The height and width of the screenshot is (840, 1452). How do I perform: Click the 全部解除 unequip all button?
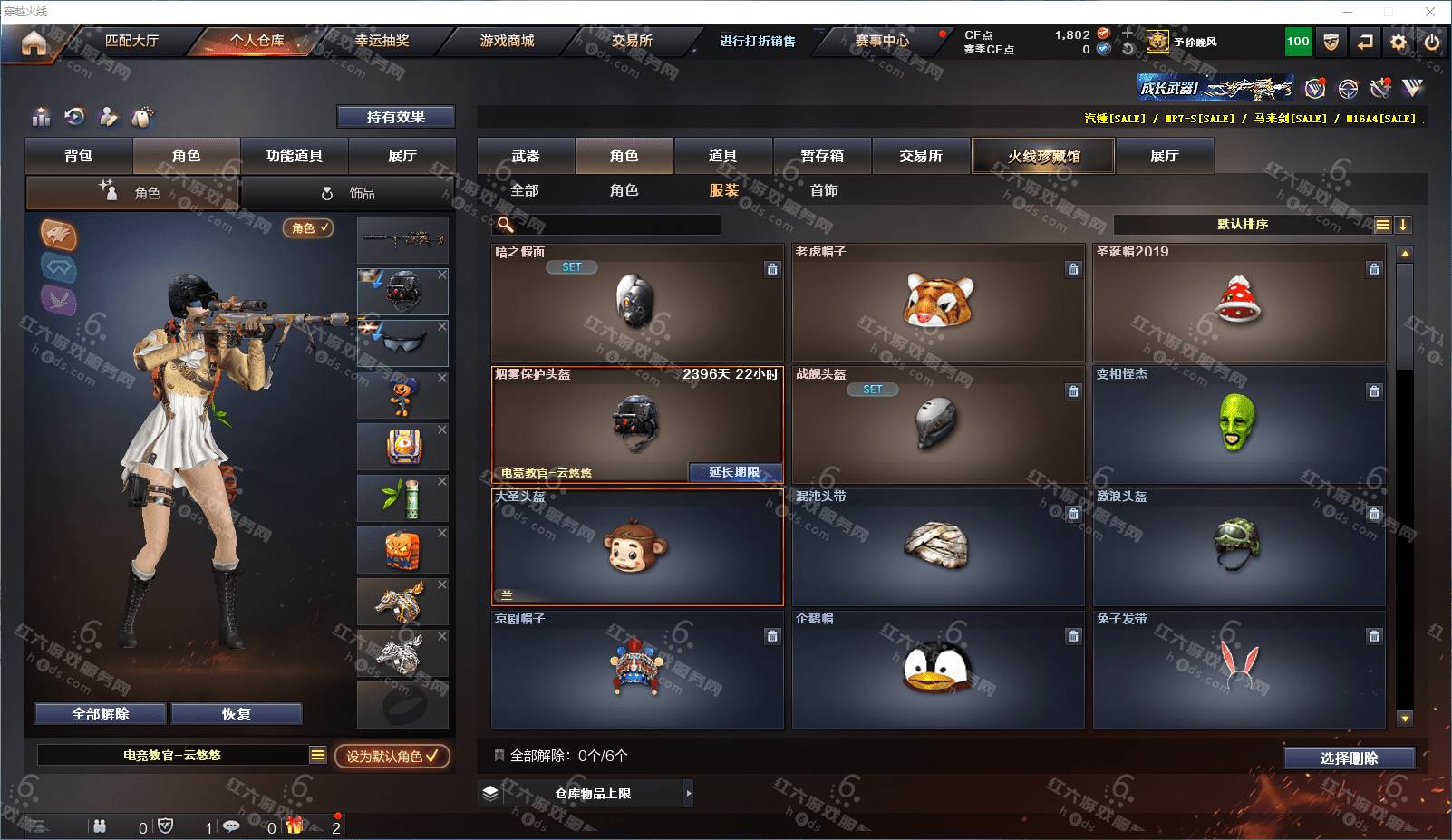101,714
